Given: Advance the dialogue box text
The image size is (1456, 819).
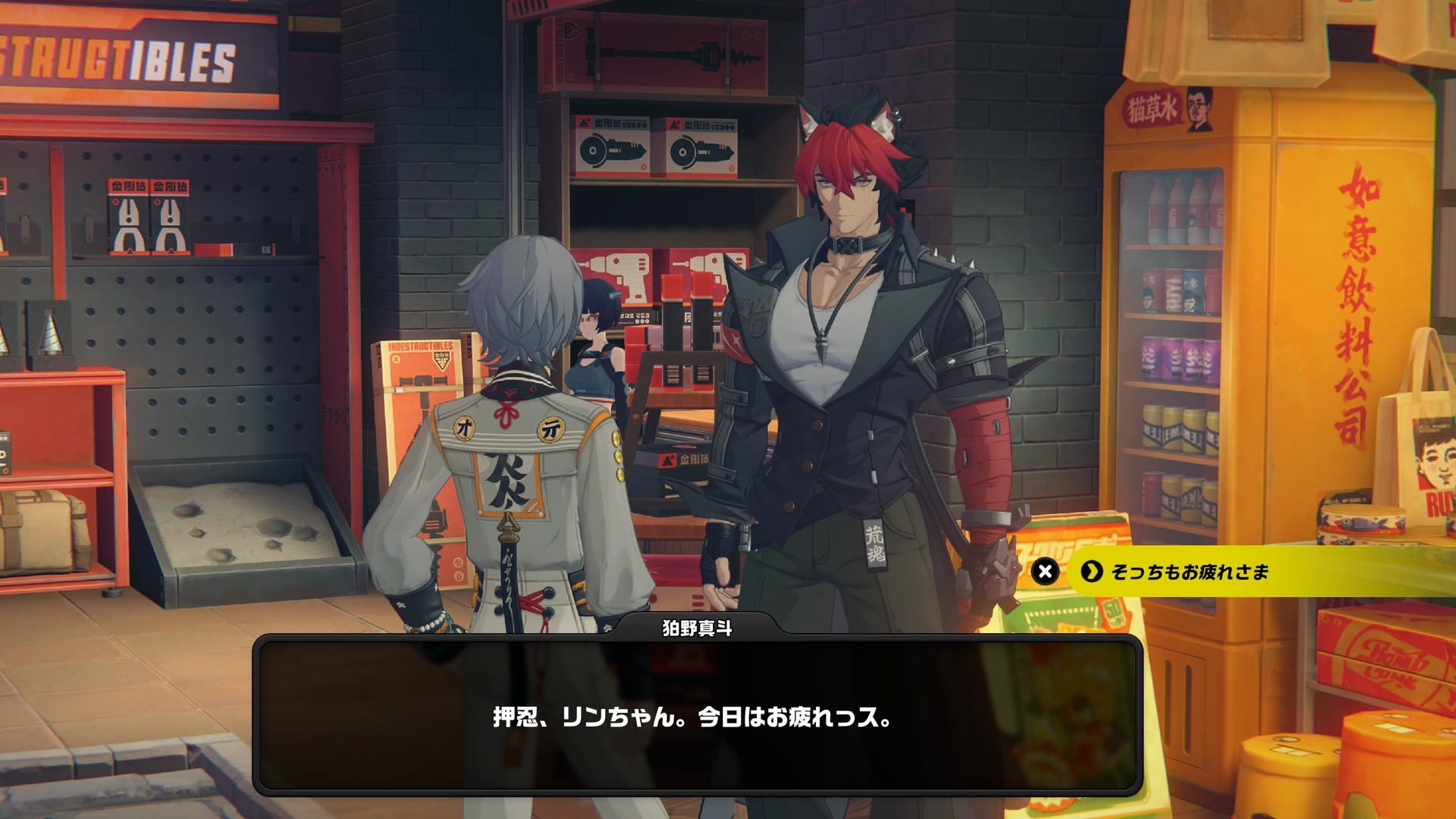Looking at the screenshot, I should click(x=696, y=716).
